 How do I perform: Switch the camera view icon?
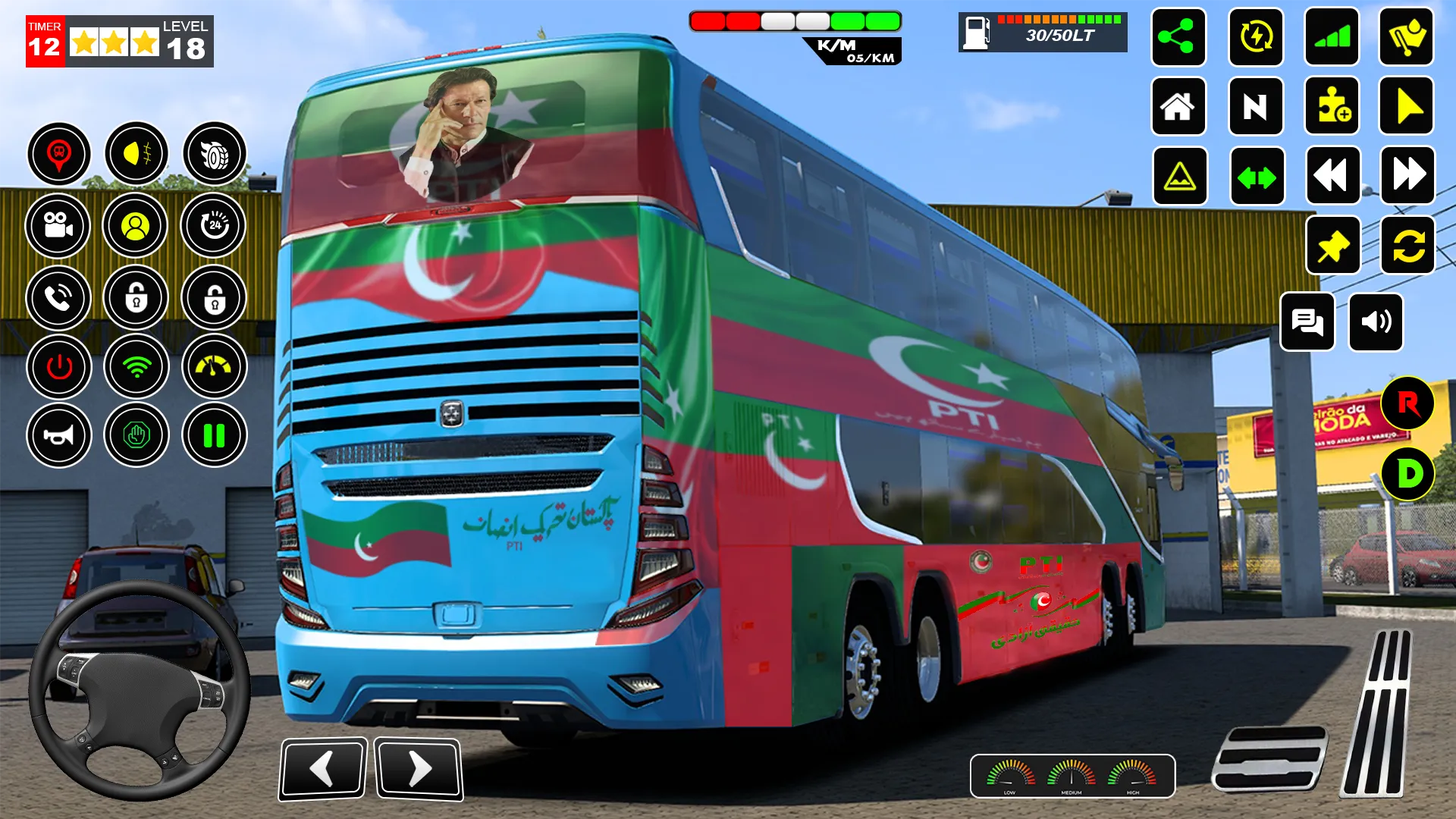[x=58, y=225]
